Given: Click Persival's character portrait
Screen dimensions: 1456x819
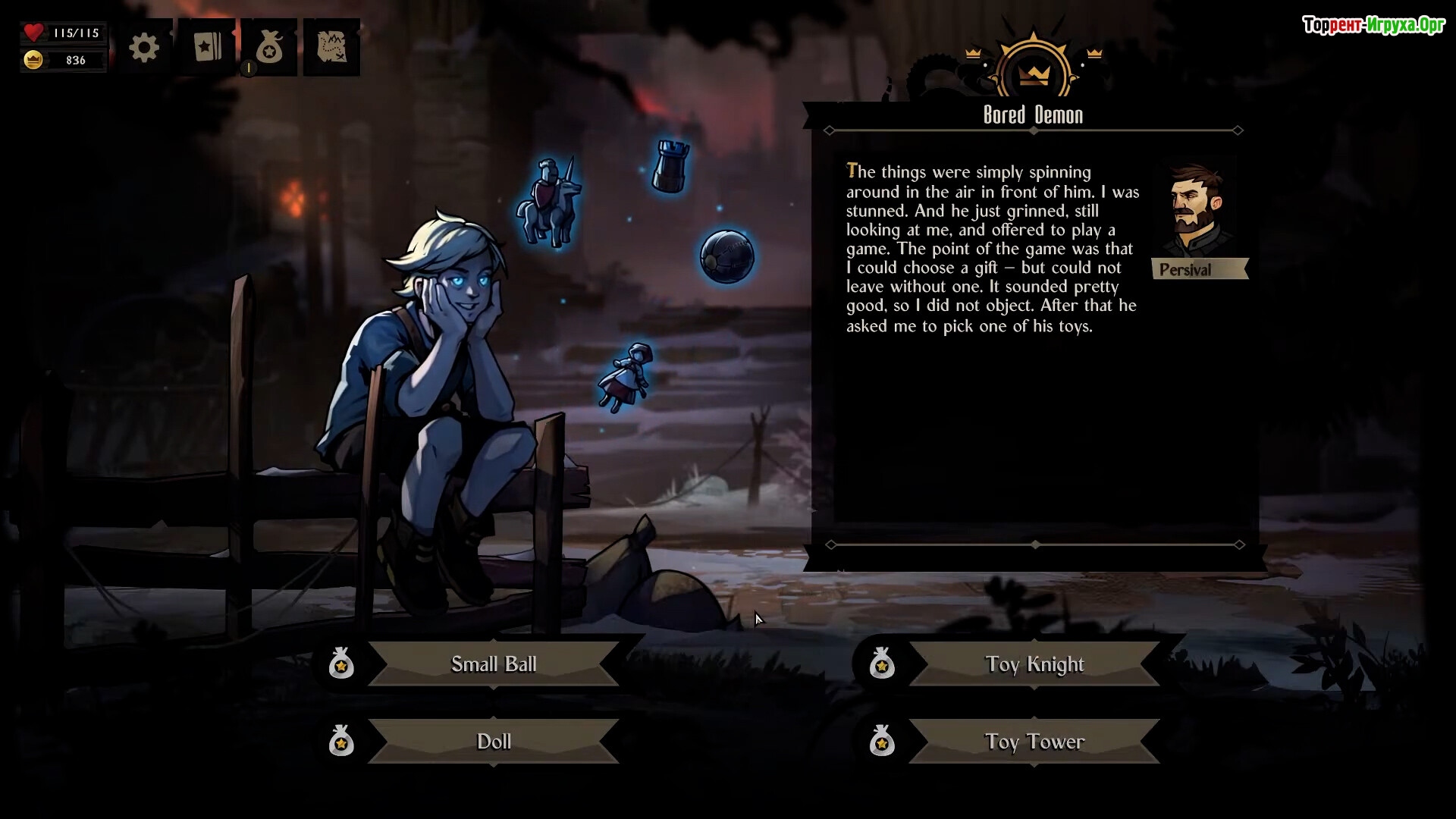Looking at the screenshot, I should [x=1196, y=211].
